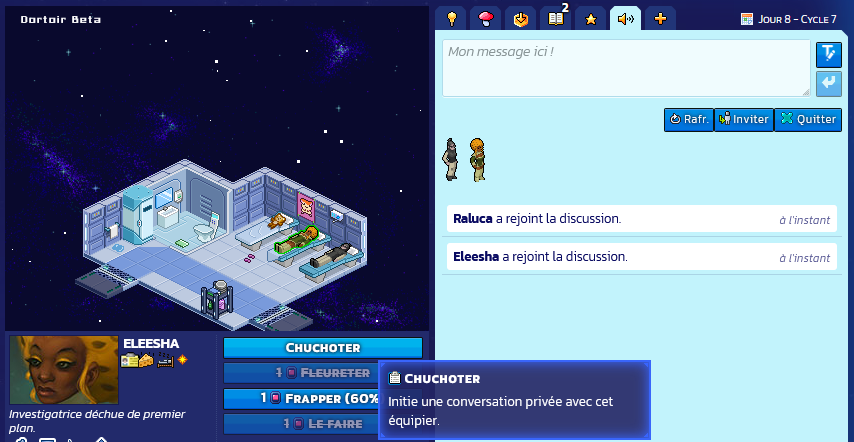Screen dimensions: 854x442
Task: Type in the 'Mon message ici !' box
Action: [626, 68]
